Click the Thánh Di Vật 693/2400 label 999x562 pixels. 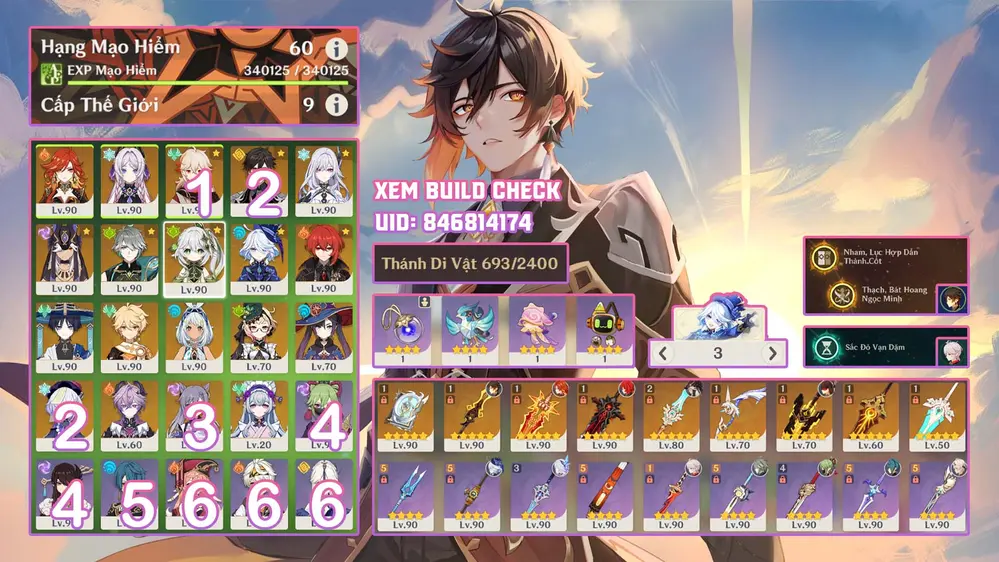tap(470, 265)
